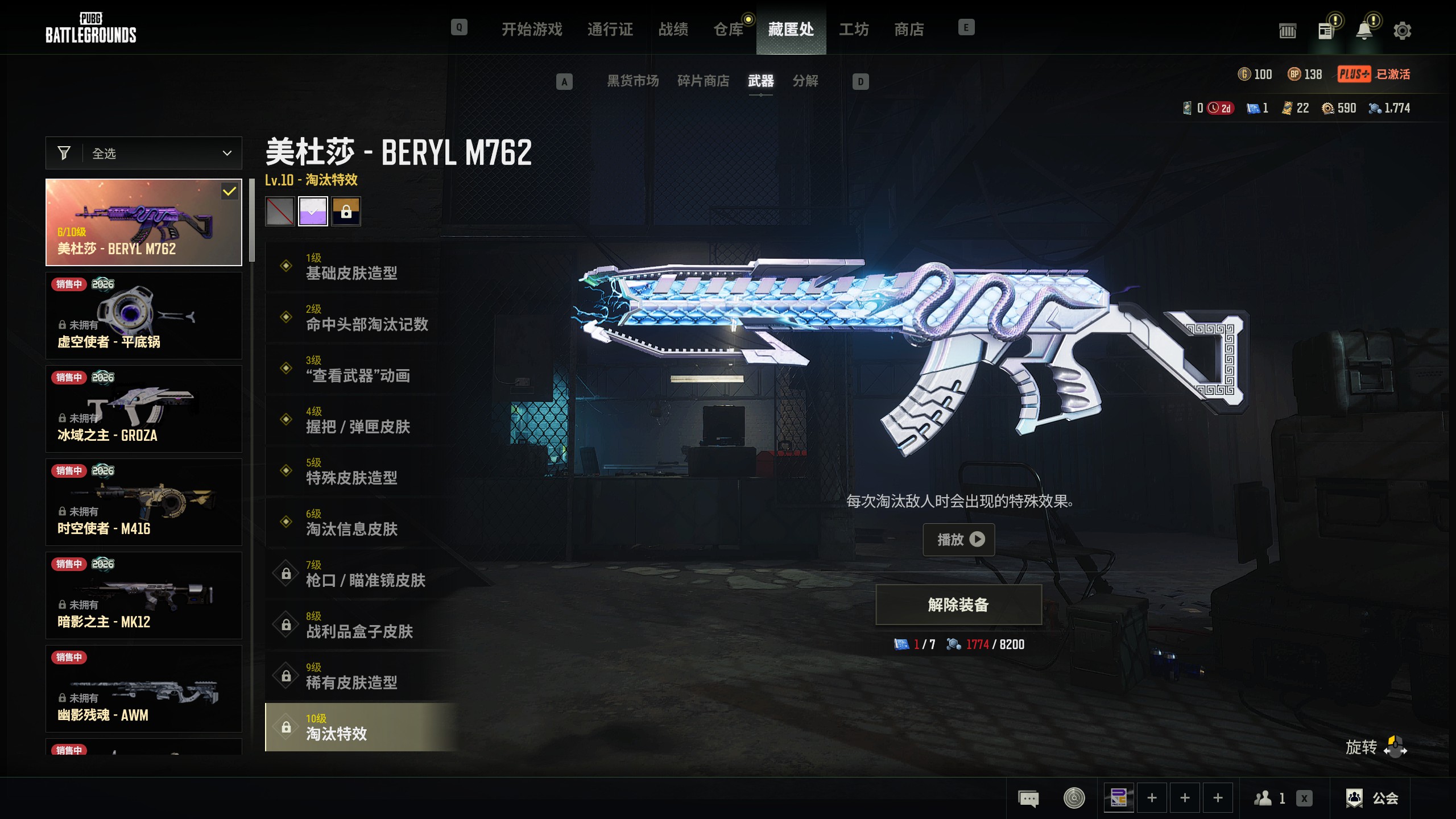Open the 全选 filter dropdown
Viewport: 1456px width, 819px height.
(144, 153)
